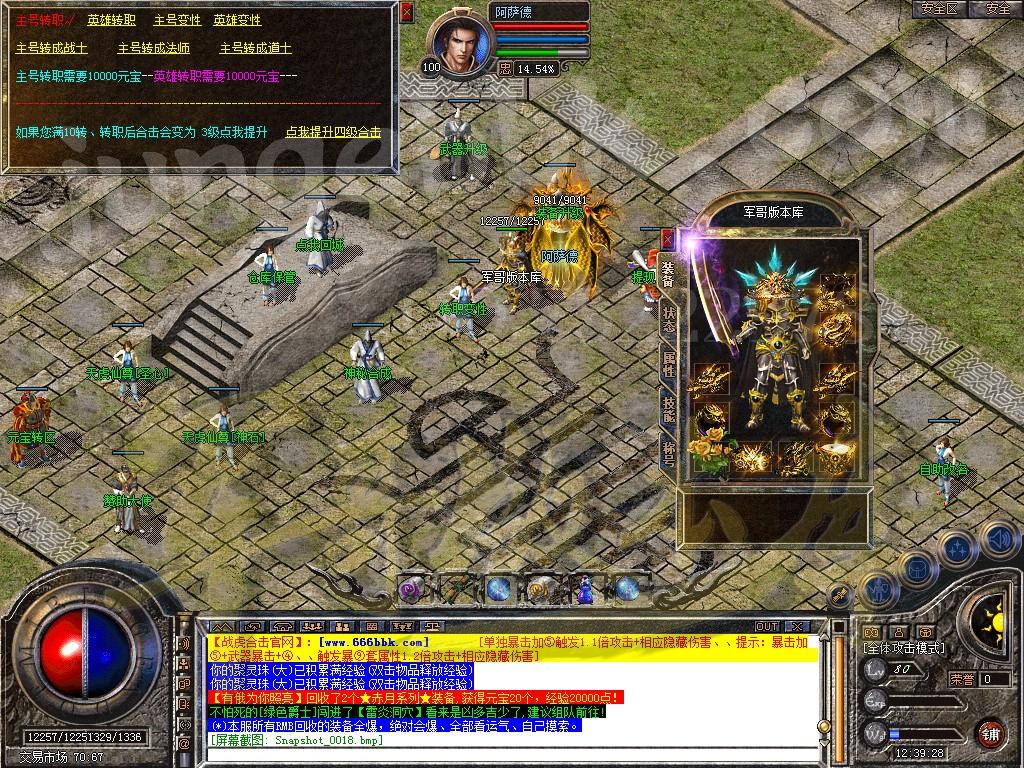The width and height of the screenshot is (1024, 768).
Task: Choose 主号转成法师 (convert to Mage)
Action: (x=154, y=48)
